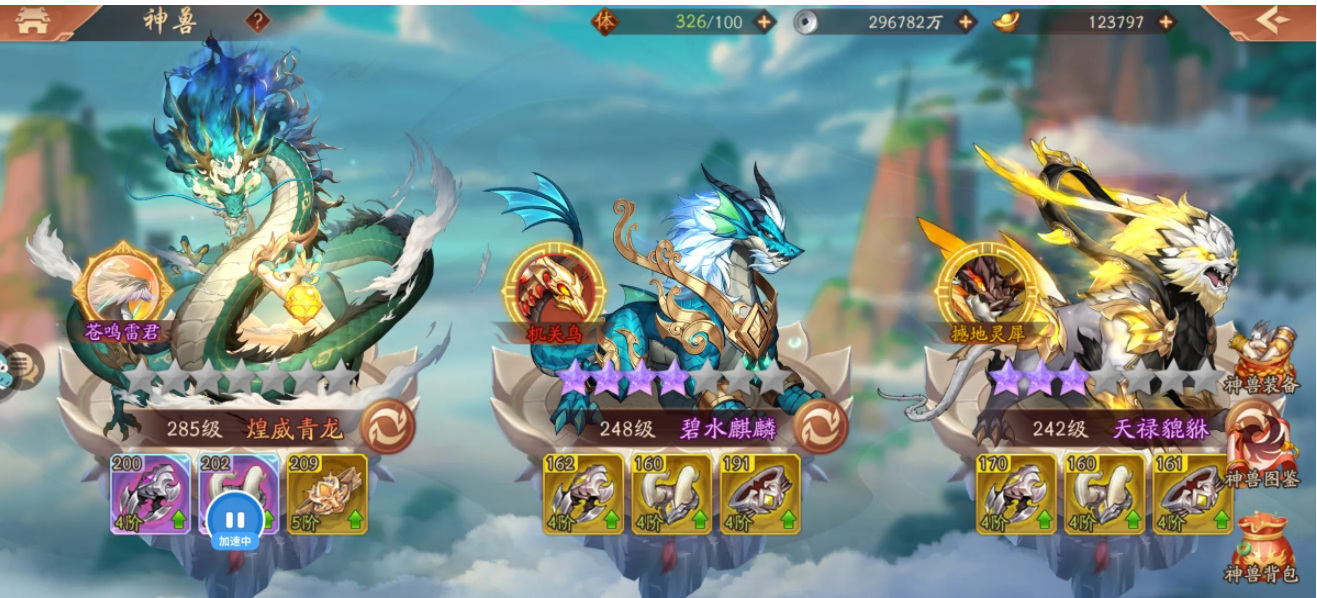Screen dimensions: 1317x598
Task: Add more stamina with the 体 plus button
Action: point(763,22)
